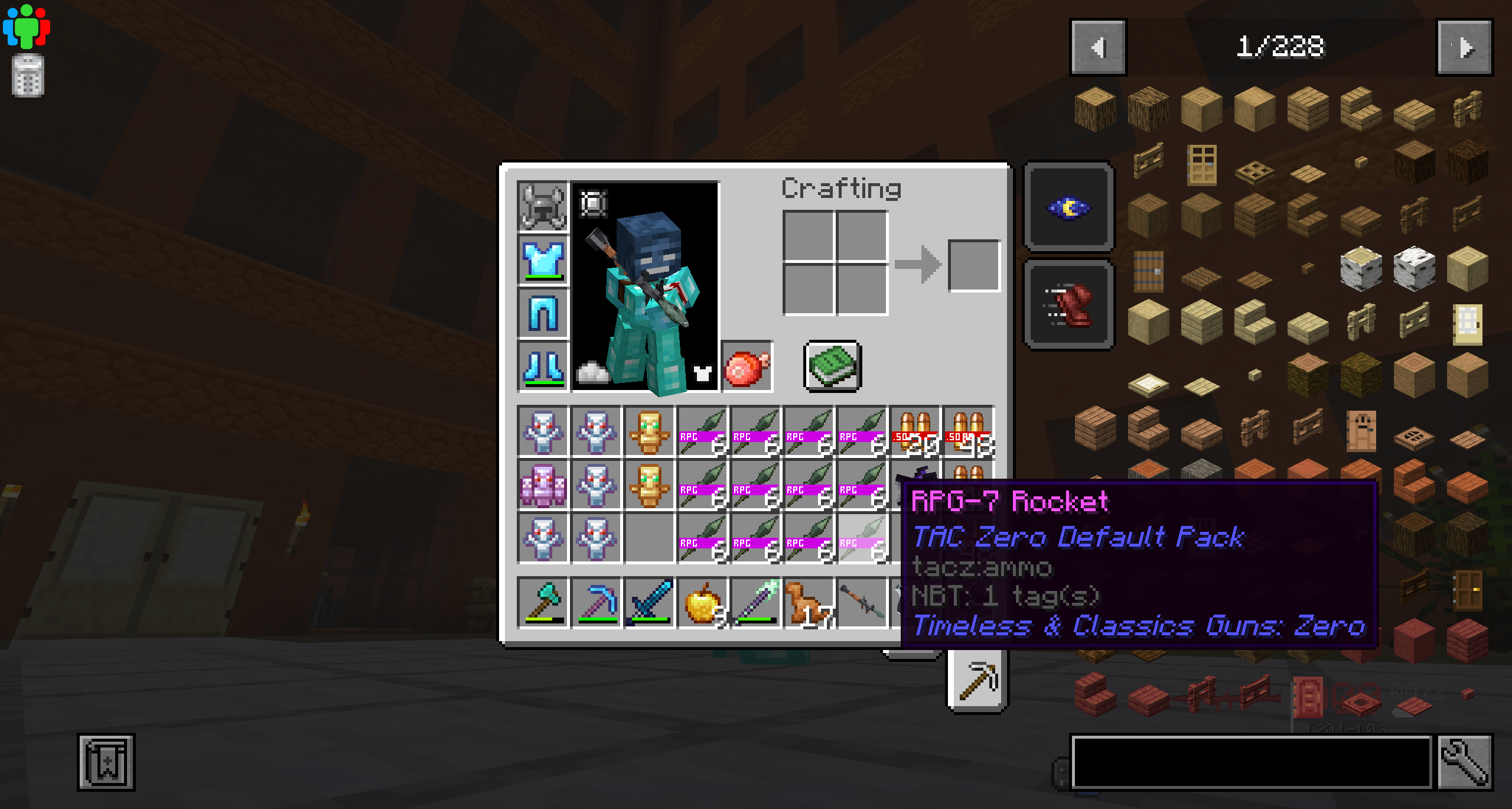This screenshot has width=1512, height=809.
Task: Click the crafting output slot
Action: (x=973, y=266)
